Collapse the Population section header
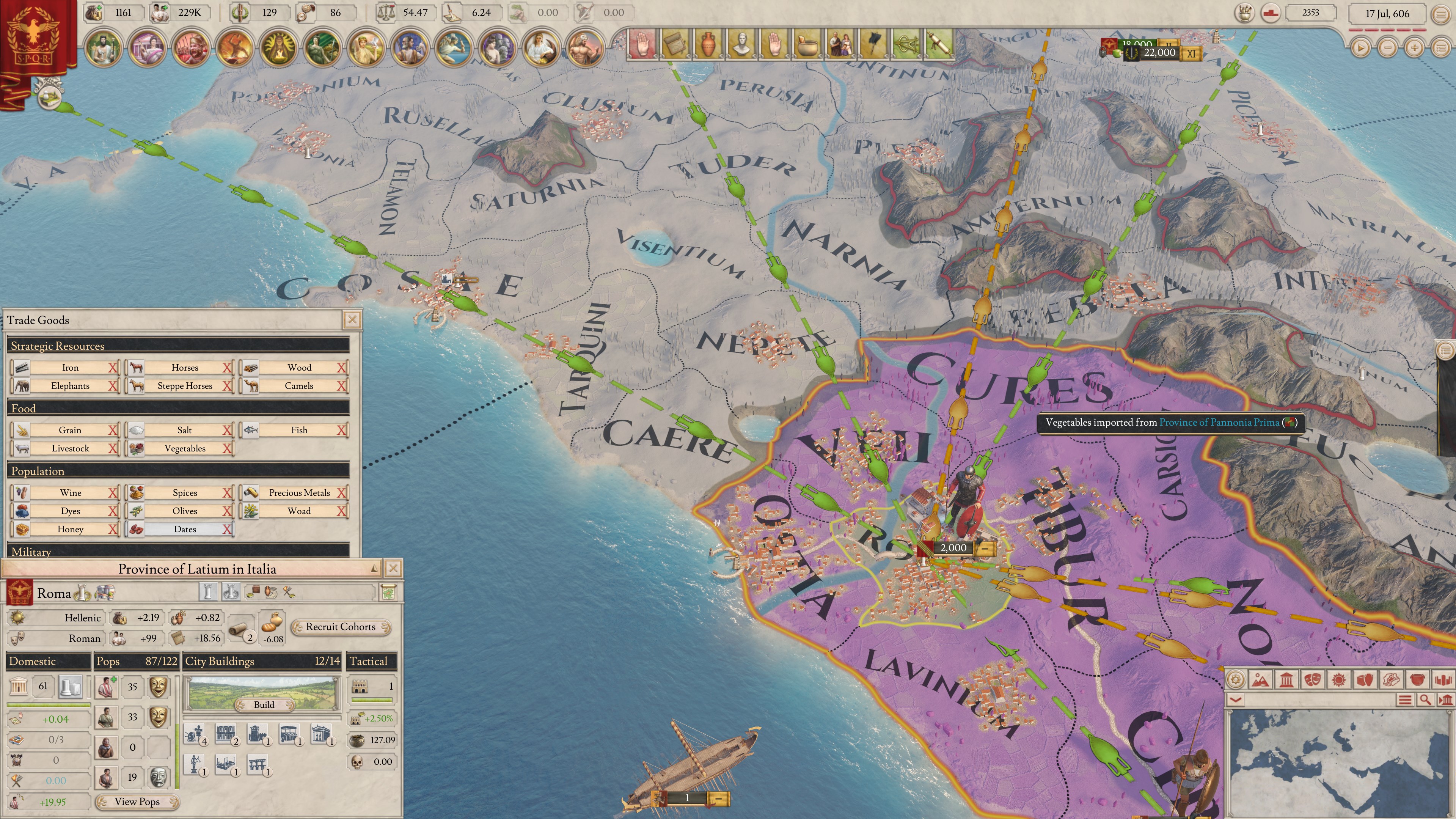The width and height of the screenshot is (1456, 819). (179, 470)
